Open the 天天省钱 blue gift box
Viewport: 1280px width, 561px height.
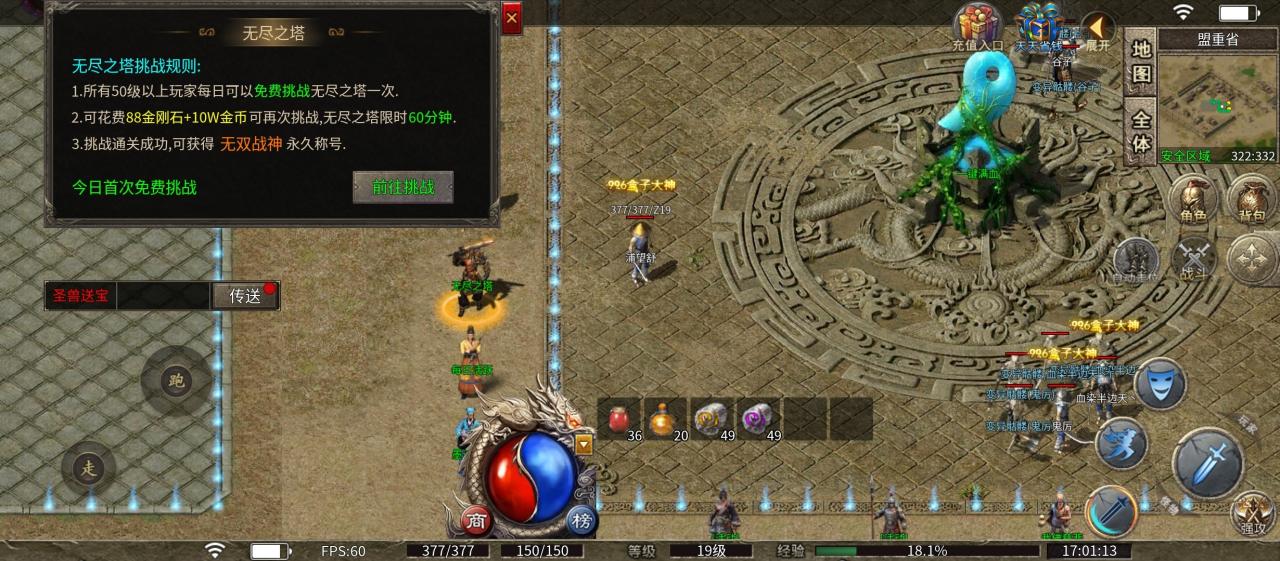[x=1039, y=25]
